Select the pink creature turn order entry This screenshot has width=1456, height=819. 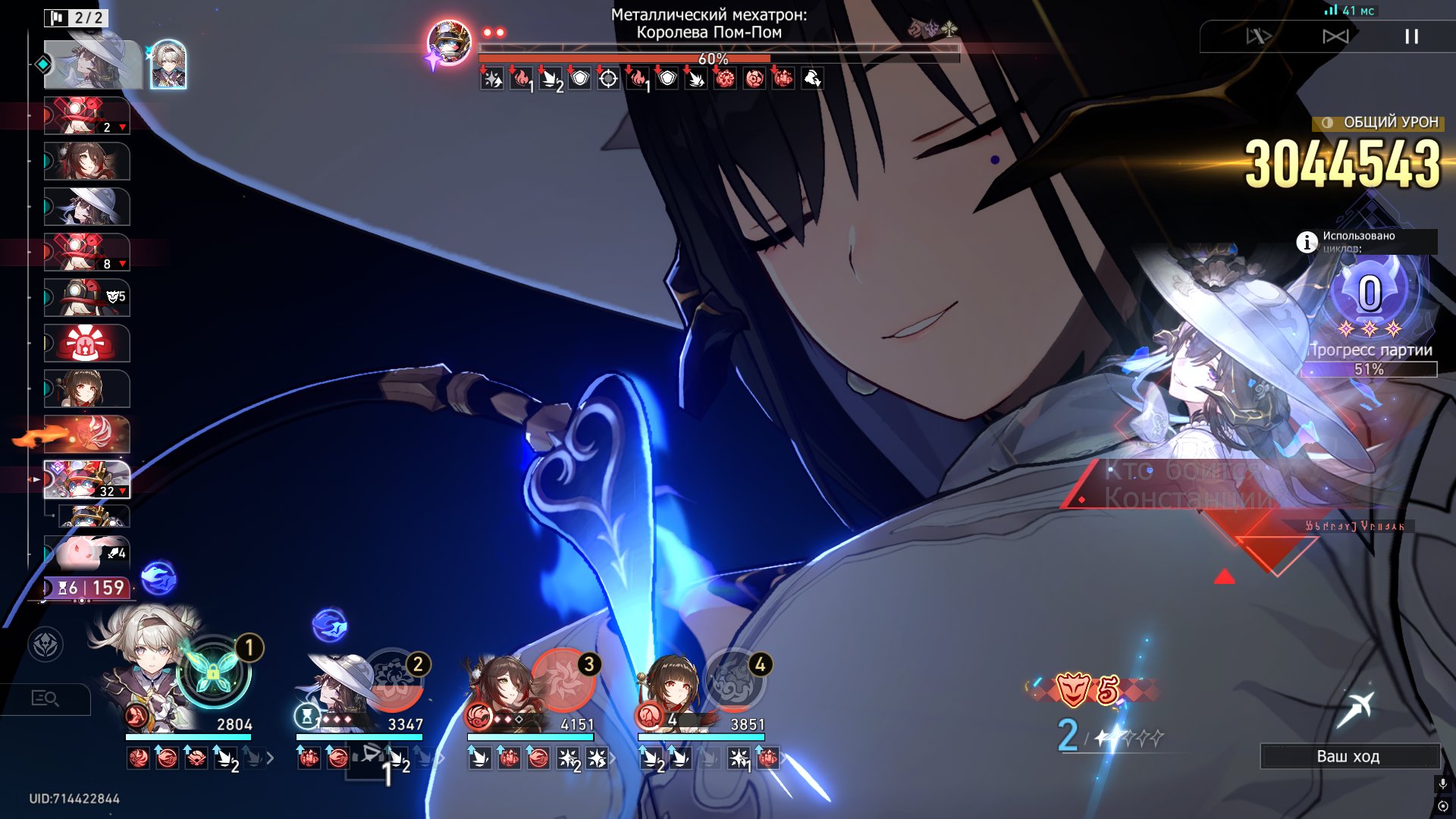tap(86, 552)
